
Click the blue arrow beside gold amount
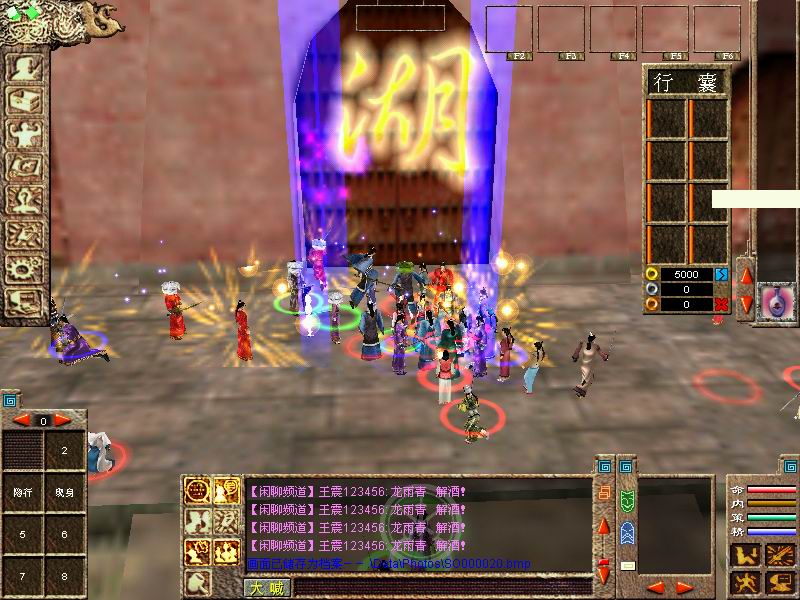pos(722,274)
